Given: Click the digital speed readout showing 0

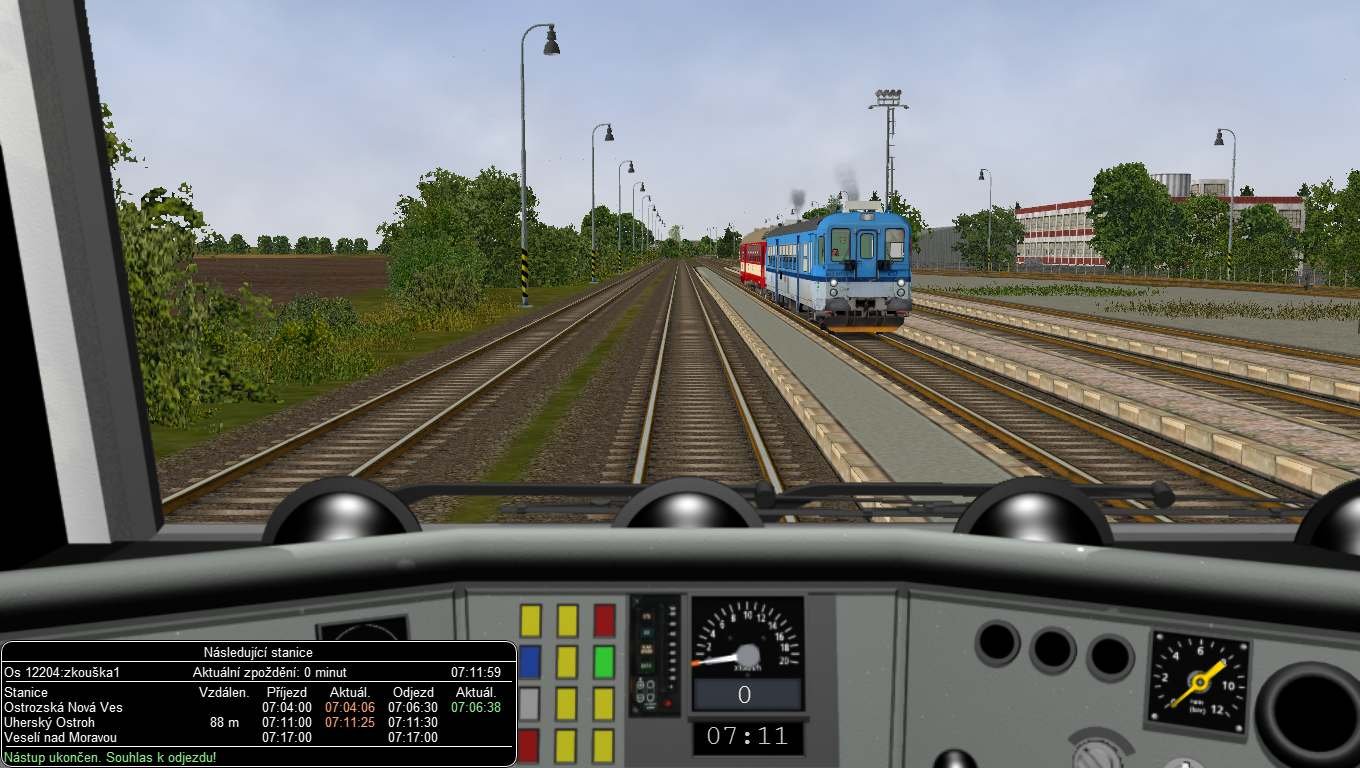Looking at the screenshot, I should coord(746,692).
